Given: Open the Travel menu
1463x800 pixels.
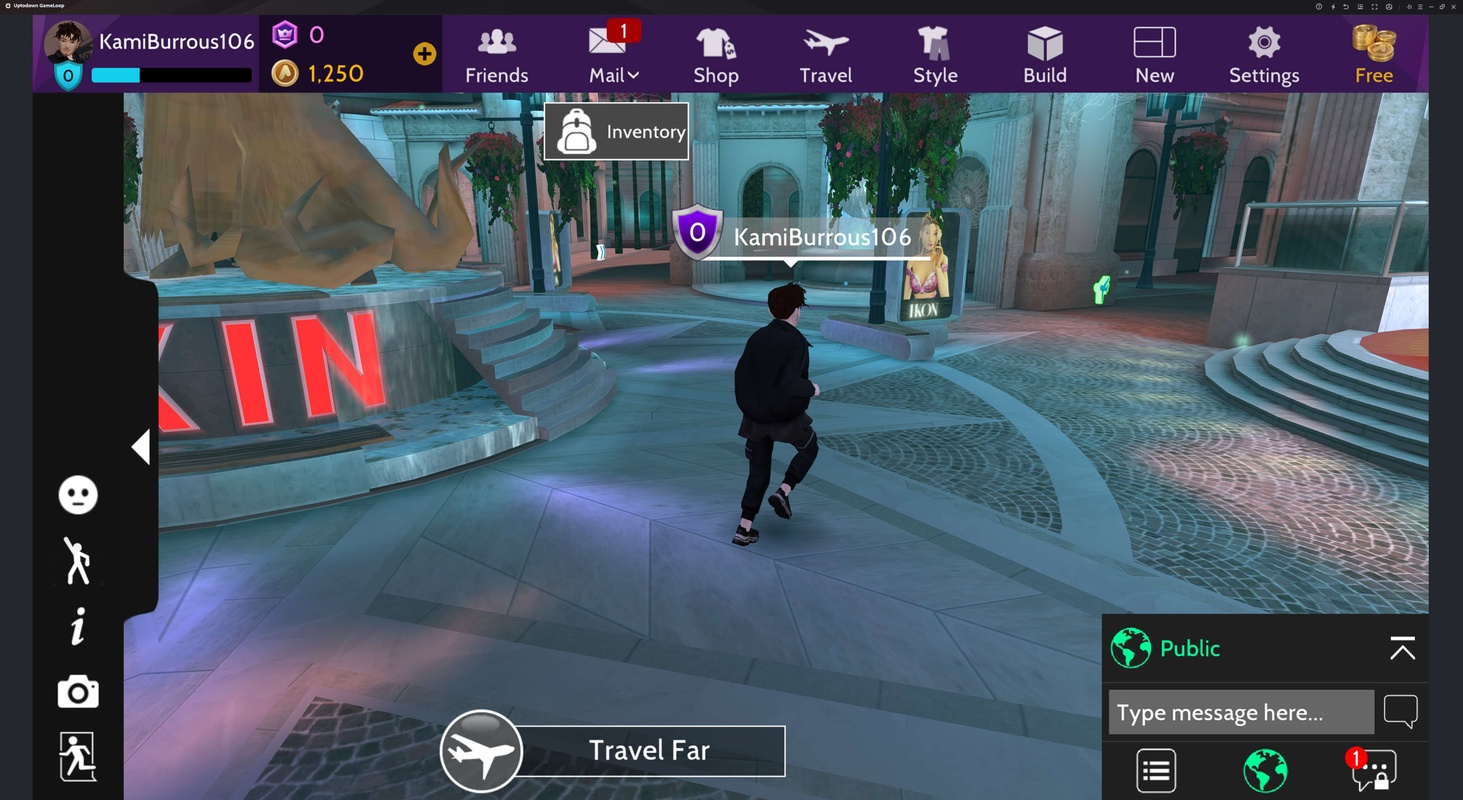Looking at the screenshot, I should point(825,55).
